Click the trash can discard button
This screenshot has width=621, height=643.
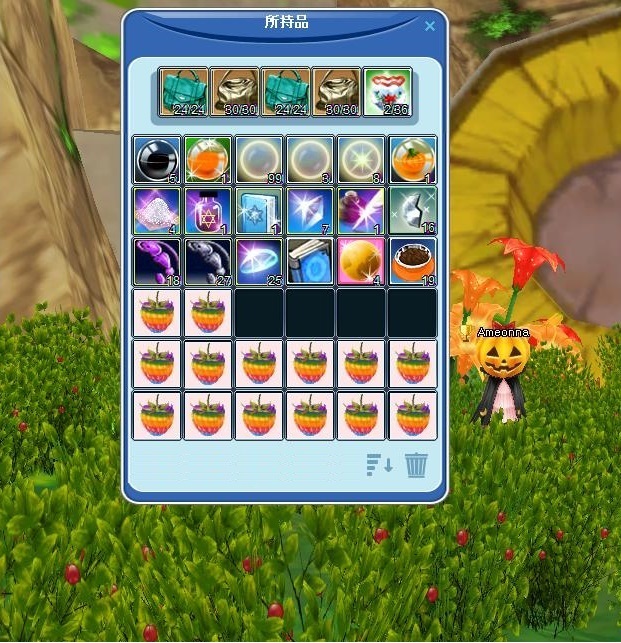(x=416, y=464)
